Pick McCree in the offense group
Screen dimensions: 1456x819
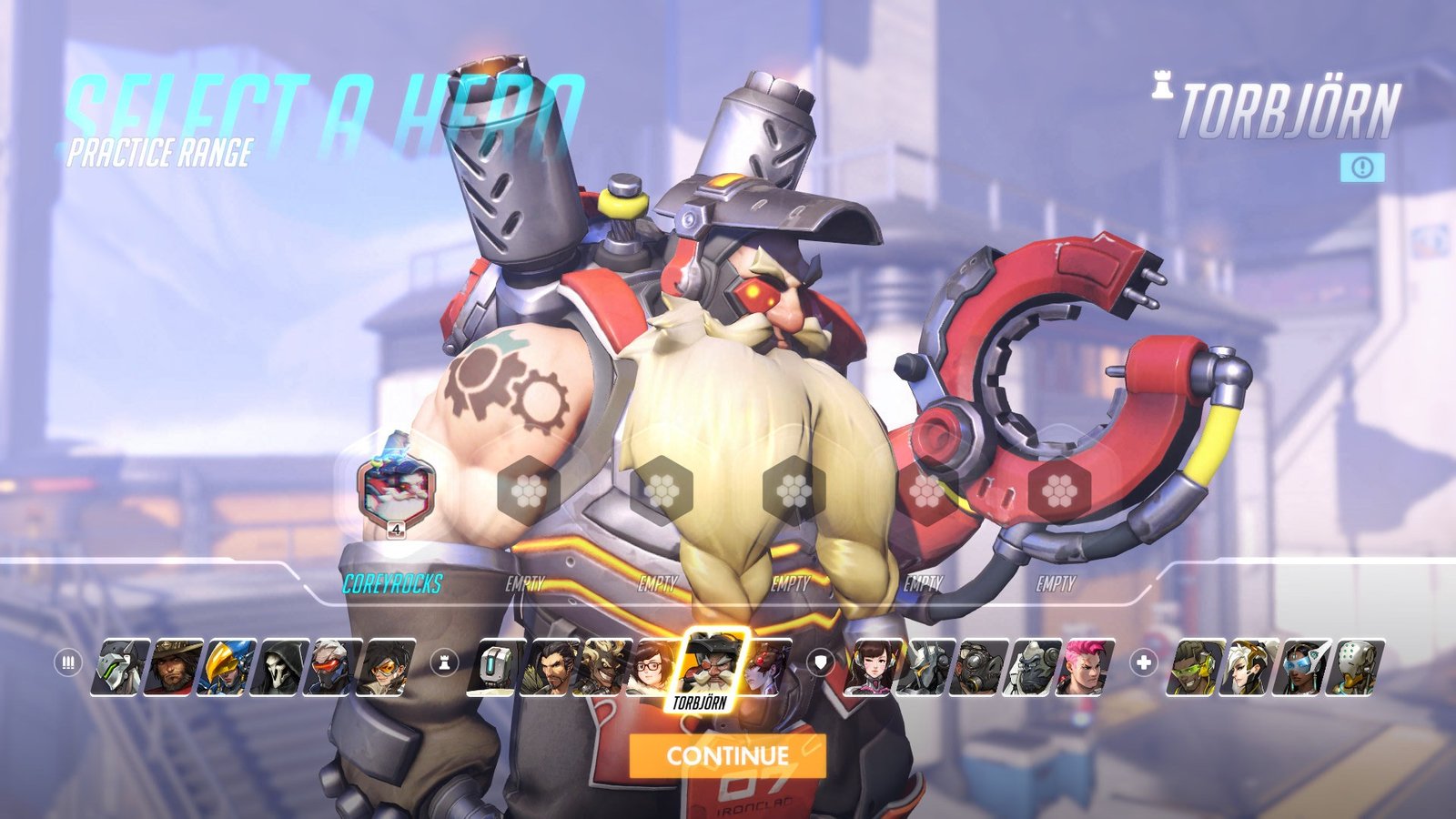point(175,667)
